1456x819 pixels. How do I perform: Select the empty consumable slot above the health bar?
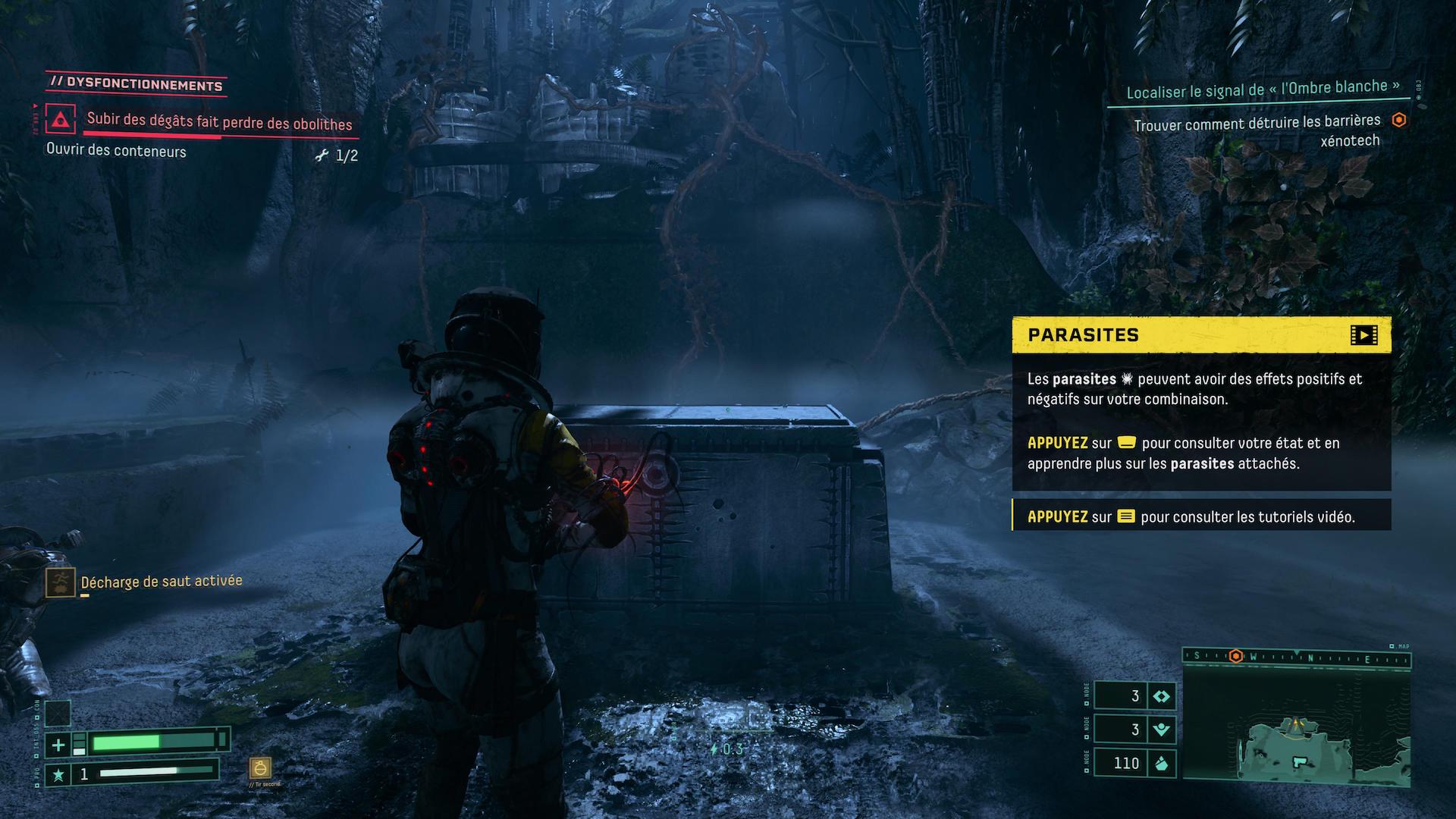coord(58,714)
